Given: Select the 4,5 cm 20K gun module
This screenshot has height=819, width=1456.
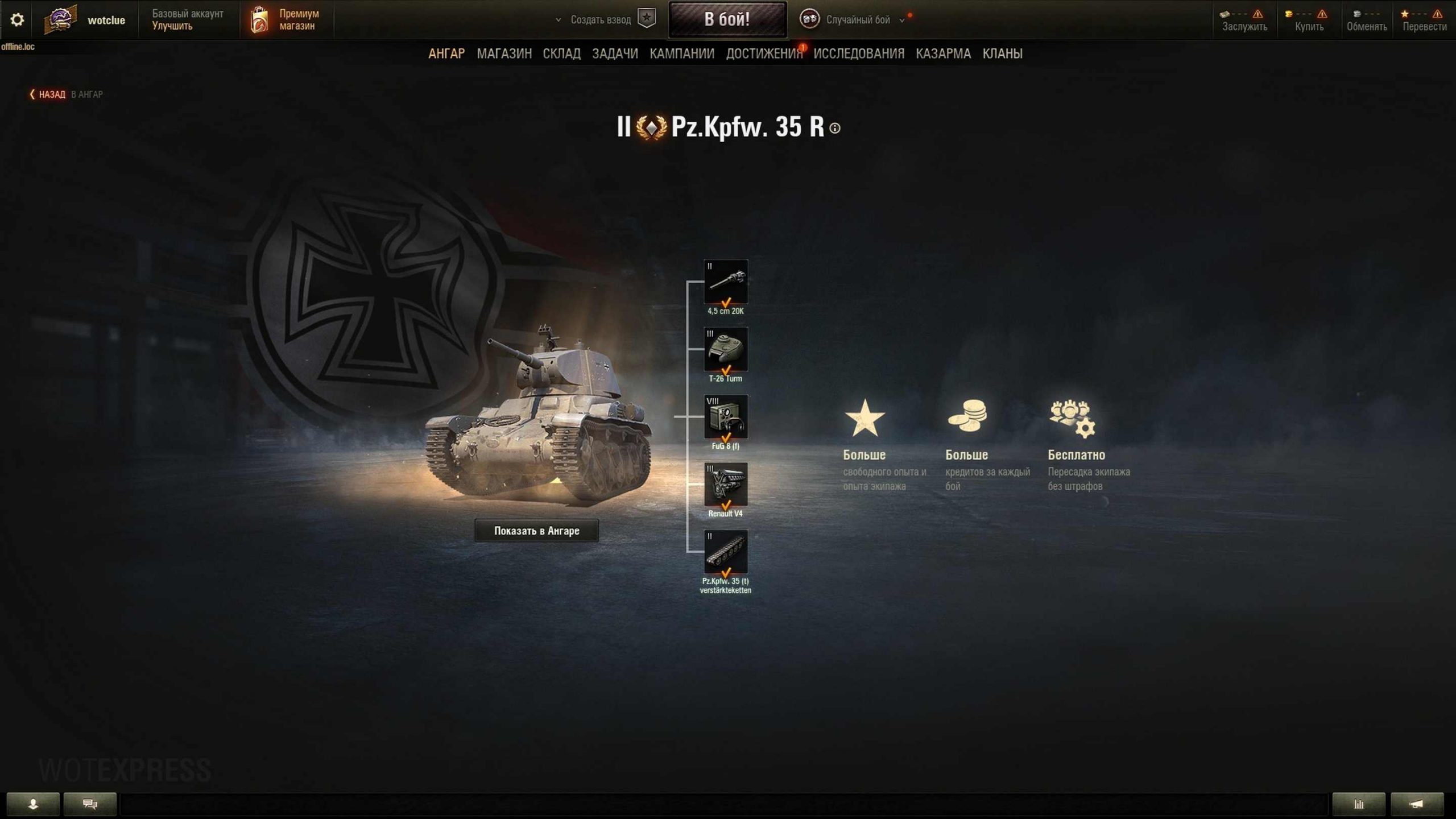Looking at the screenshot, I should tap(726, 282).
